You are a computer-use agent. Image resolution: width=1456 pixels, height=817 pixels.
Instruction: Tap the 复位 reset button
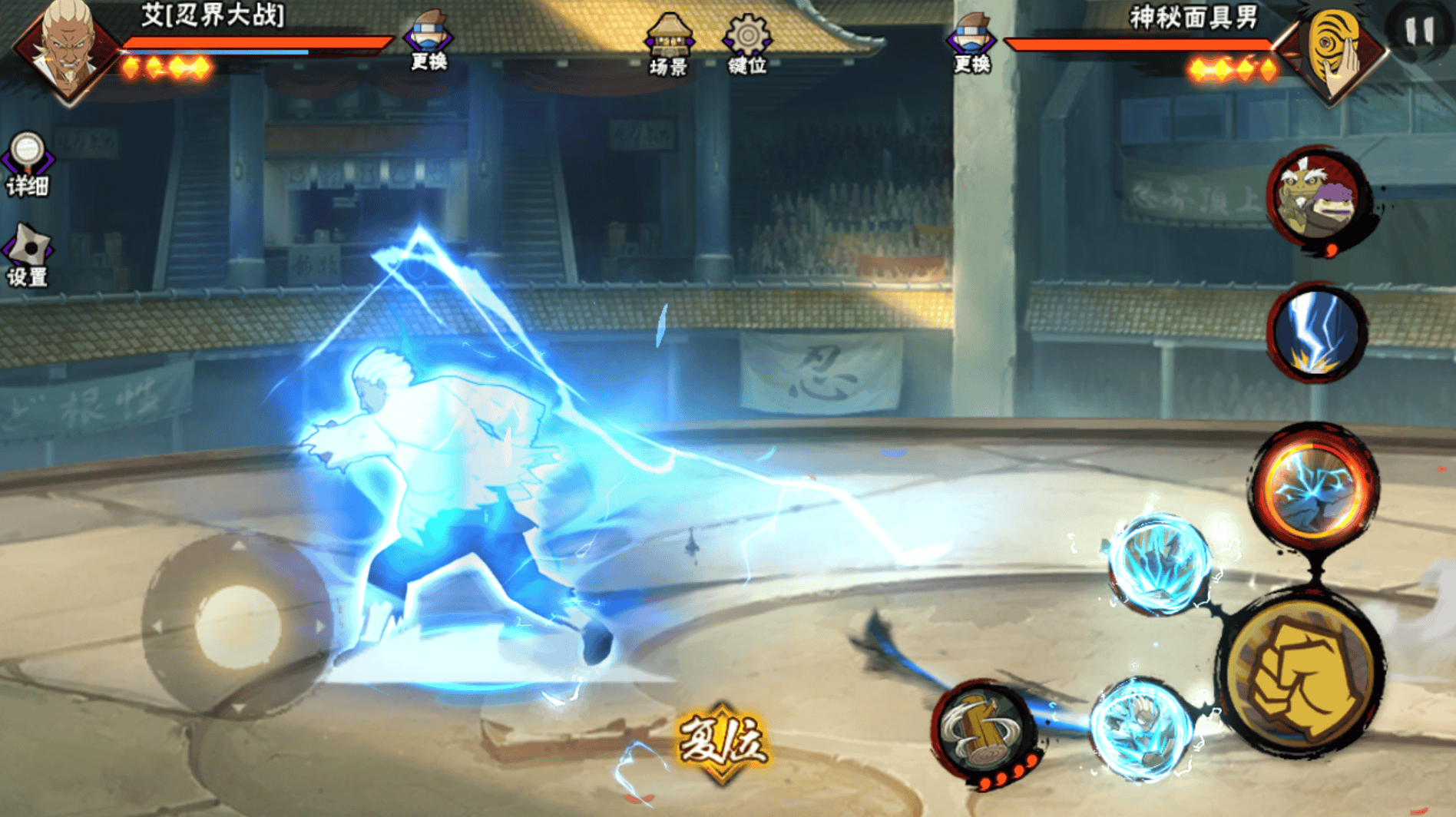721,743
